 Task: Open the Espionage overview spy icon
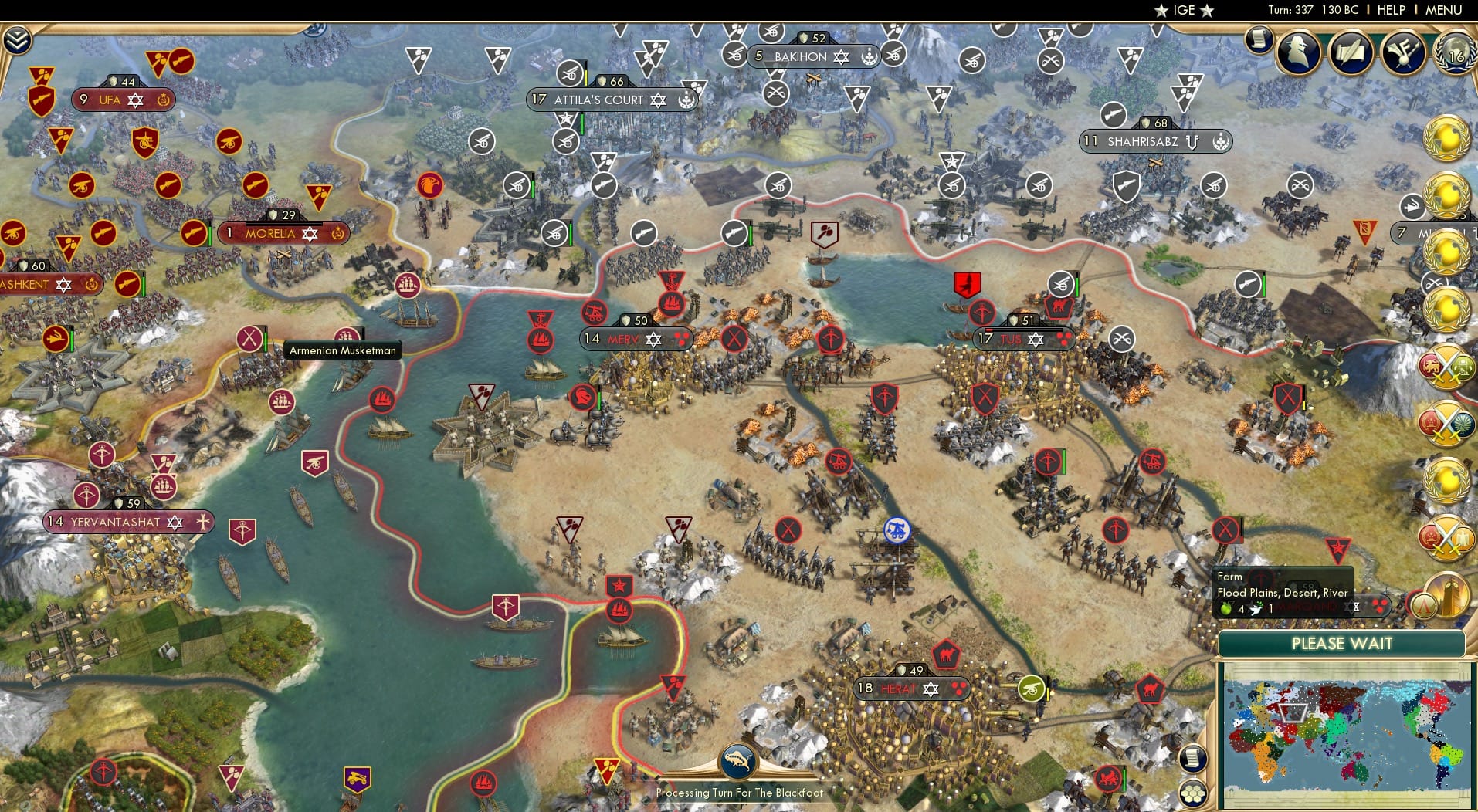tap(1297, 52)
